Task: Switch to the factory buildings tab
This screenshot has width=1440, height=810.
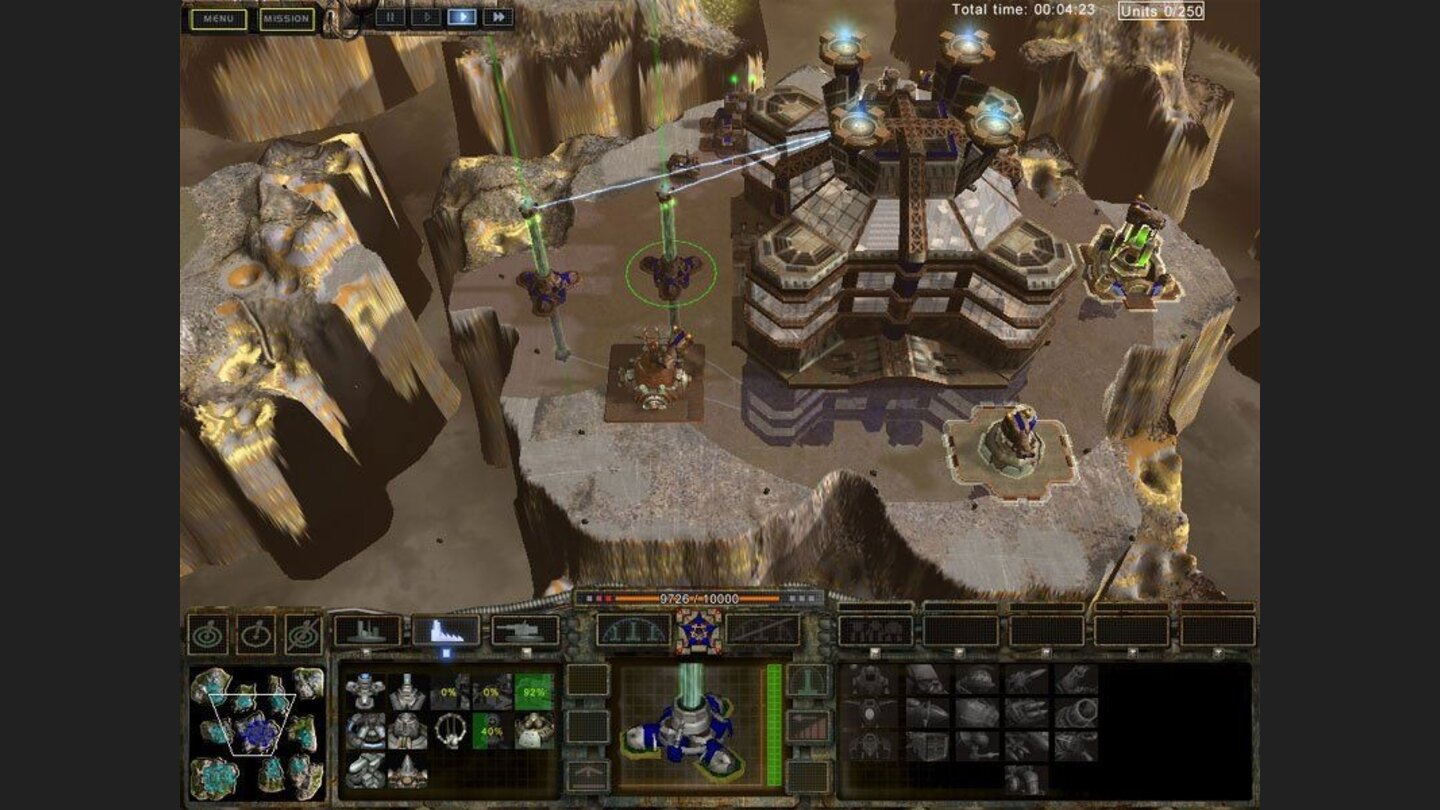Action: tap(367, 630)
